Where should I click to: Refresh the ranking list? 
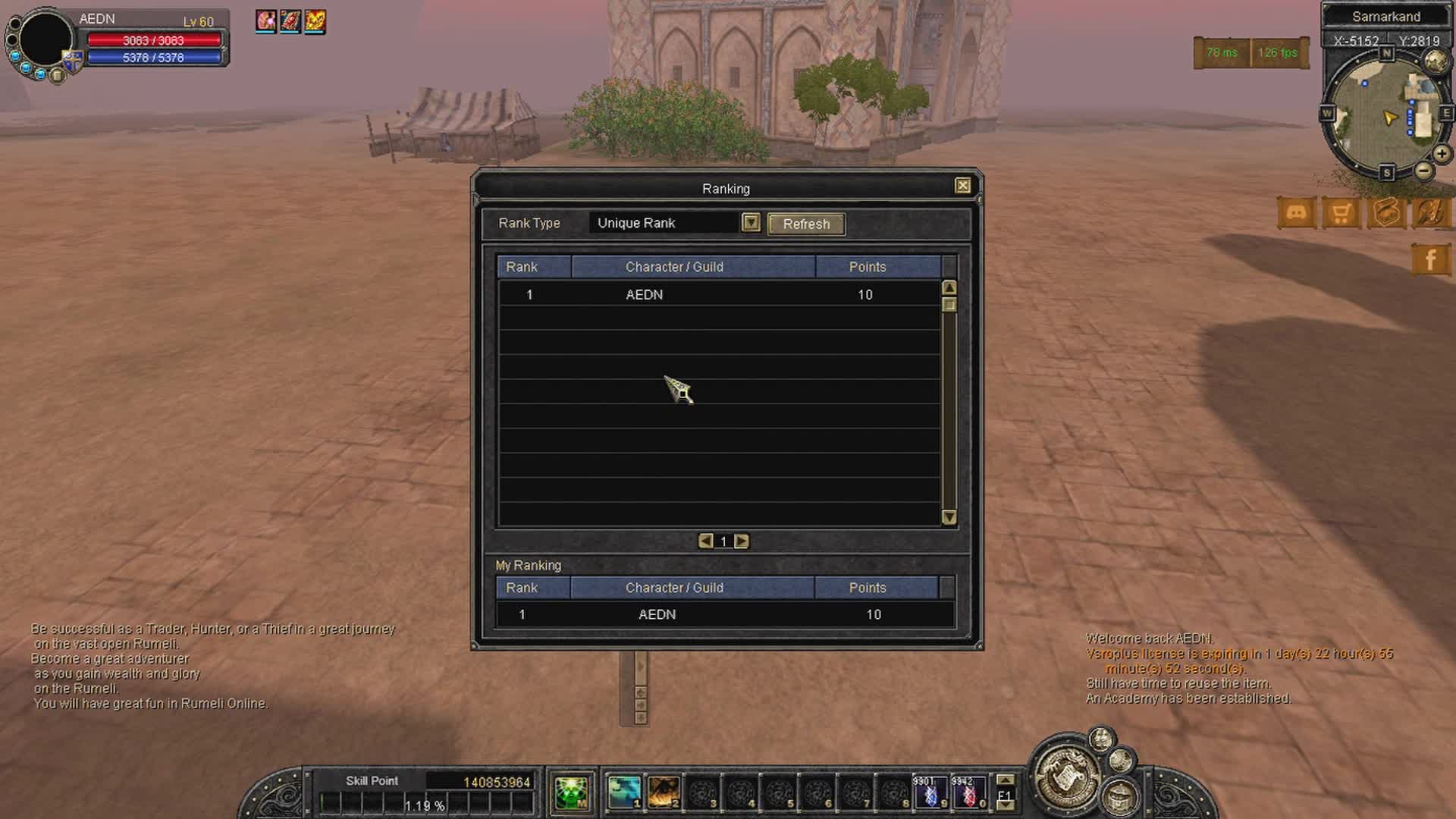tap(806, 224)
